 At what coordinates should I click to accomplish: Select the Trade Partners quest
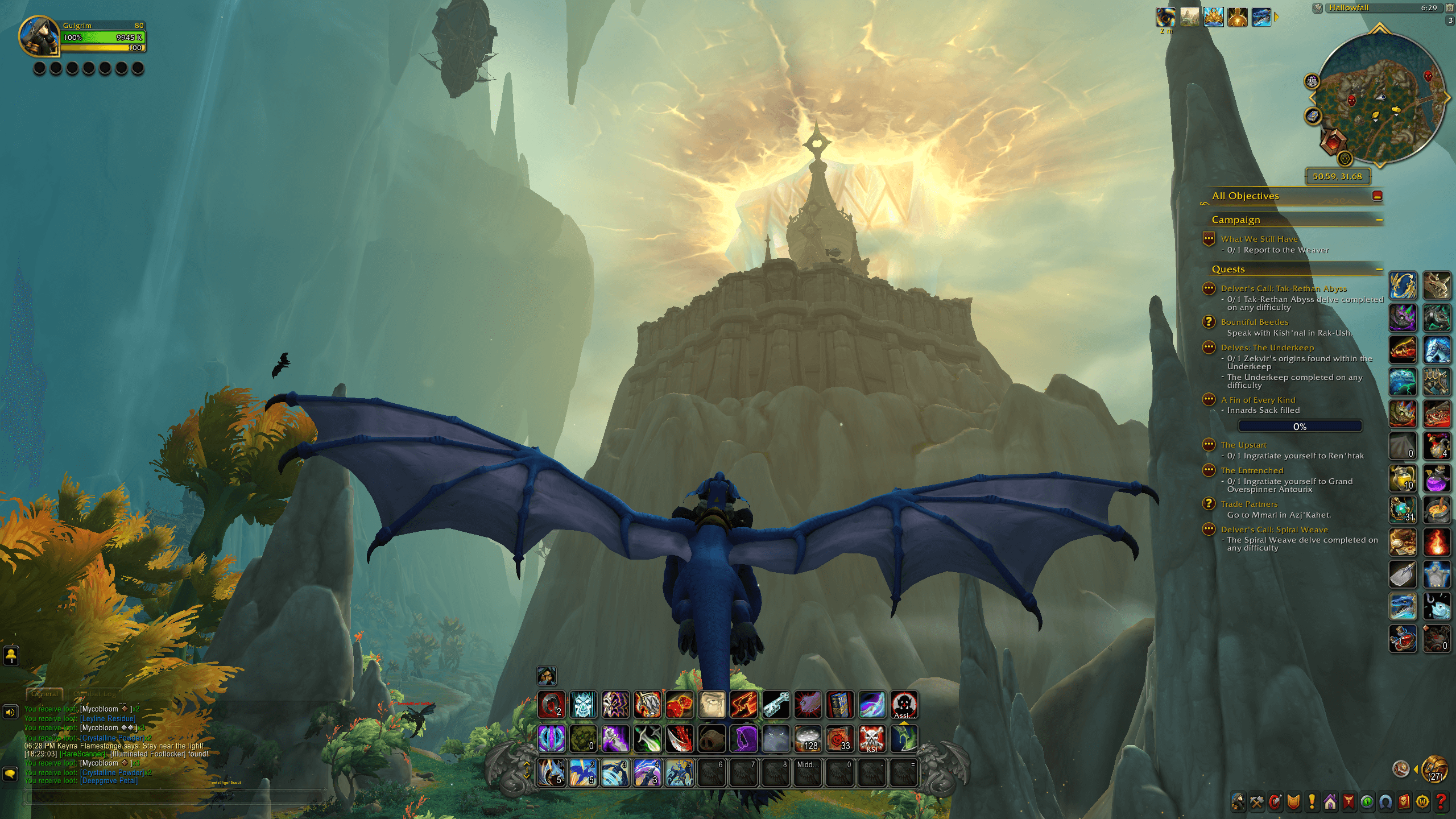pos(1249,504)
